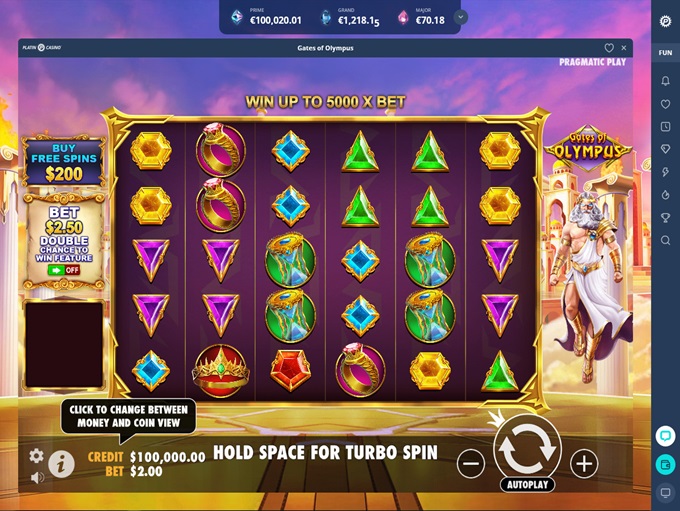
Task: Toggle the Double Chance to Win feature
Action: point(64,270)
